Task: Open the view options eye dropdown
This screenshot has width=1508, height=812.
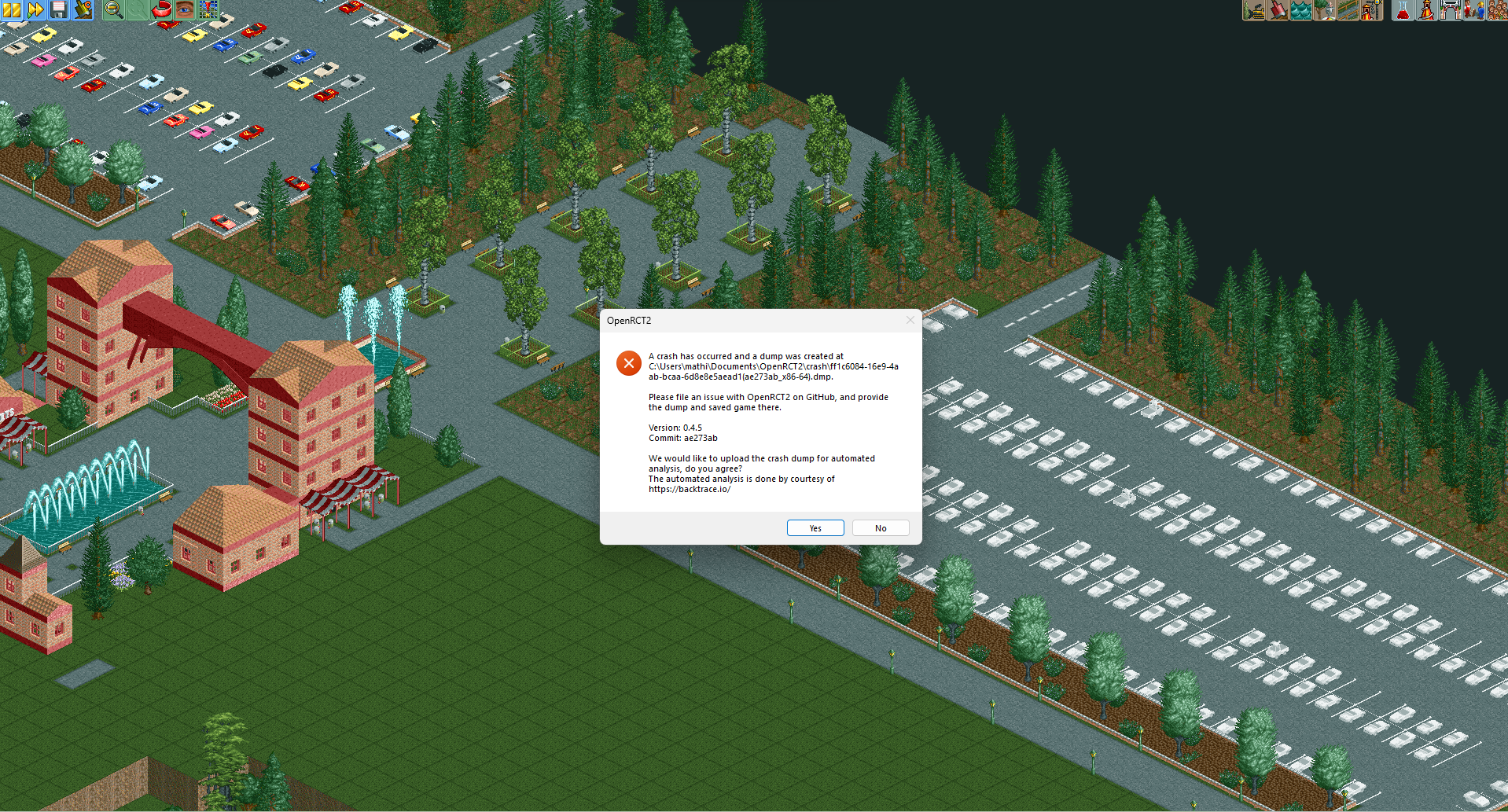Action: (x=185, y=11)
